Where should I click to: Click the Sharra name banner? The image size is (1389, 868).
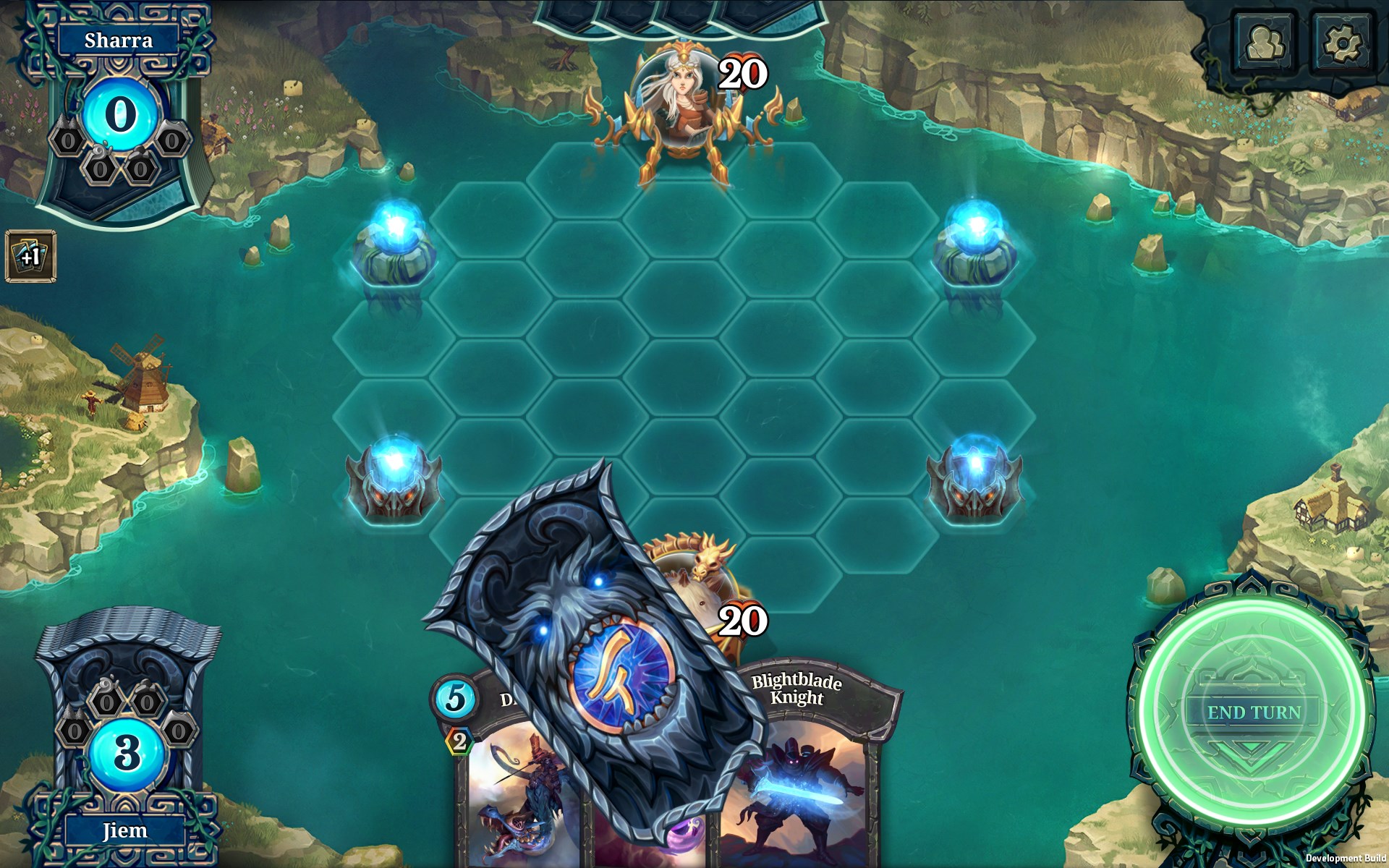116,41
